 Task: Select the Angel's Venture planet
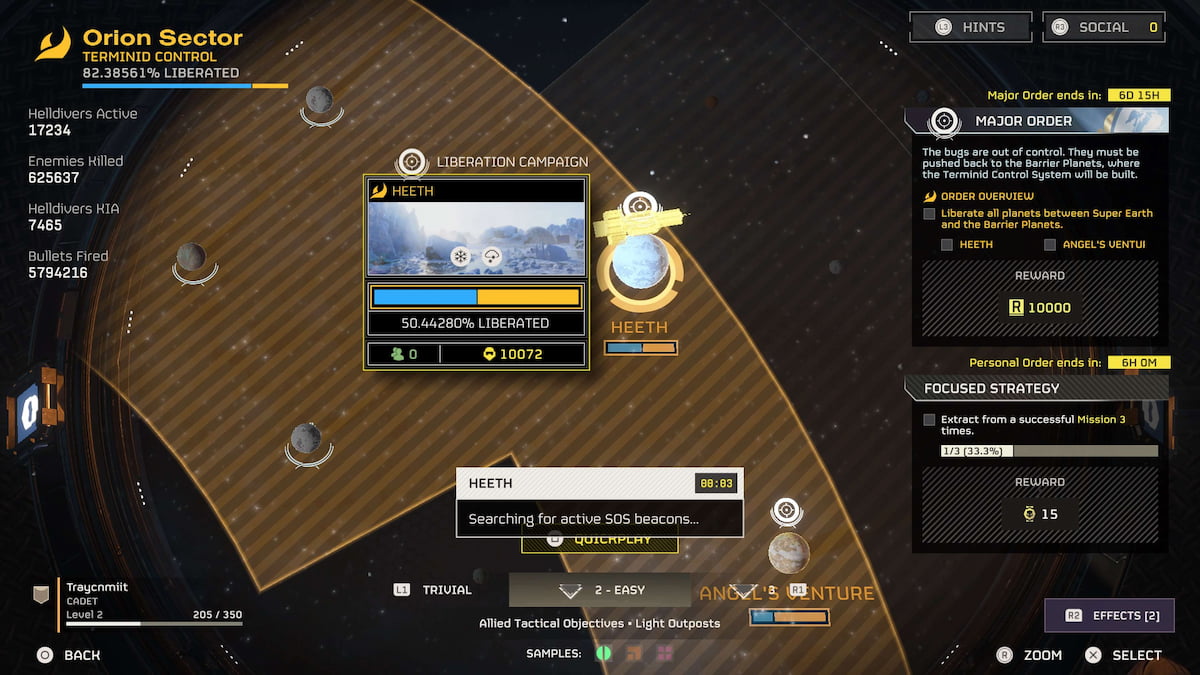[788, 552]
